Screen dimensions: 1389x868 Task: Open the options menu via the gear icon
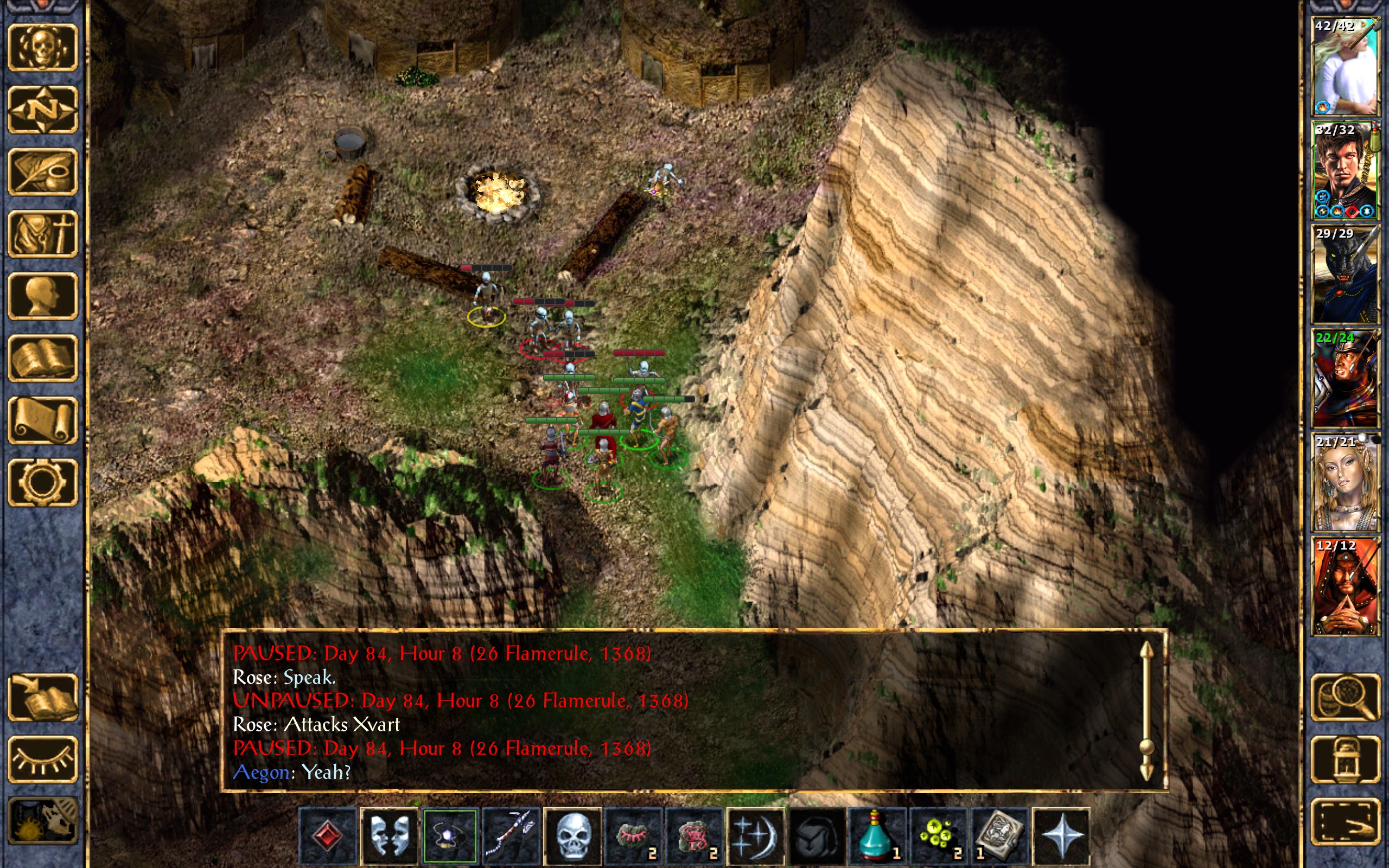(x=42, y=482)
